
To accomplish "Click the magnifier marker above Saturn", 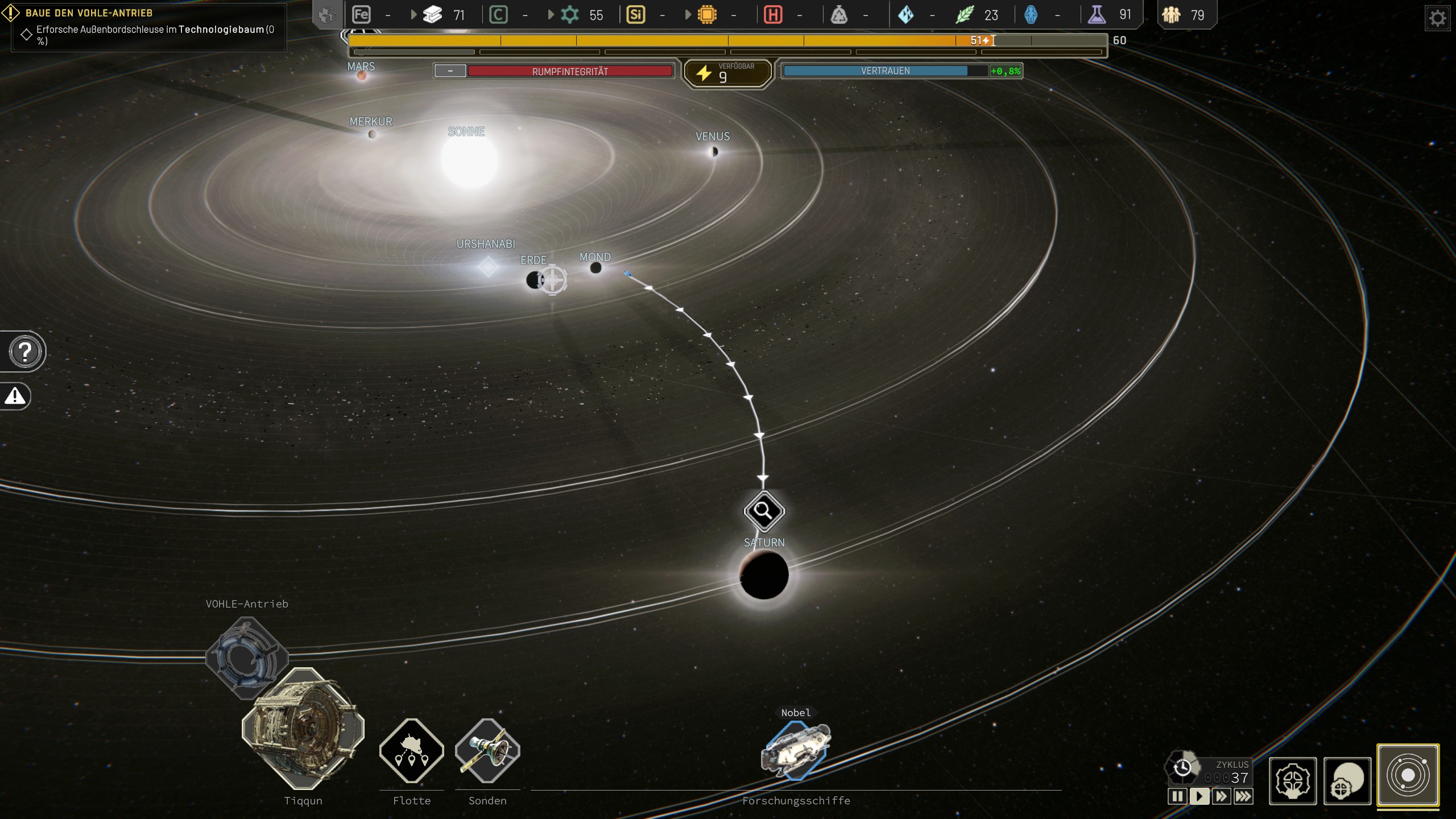I will (764, 511).
